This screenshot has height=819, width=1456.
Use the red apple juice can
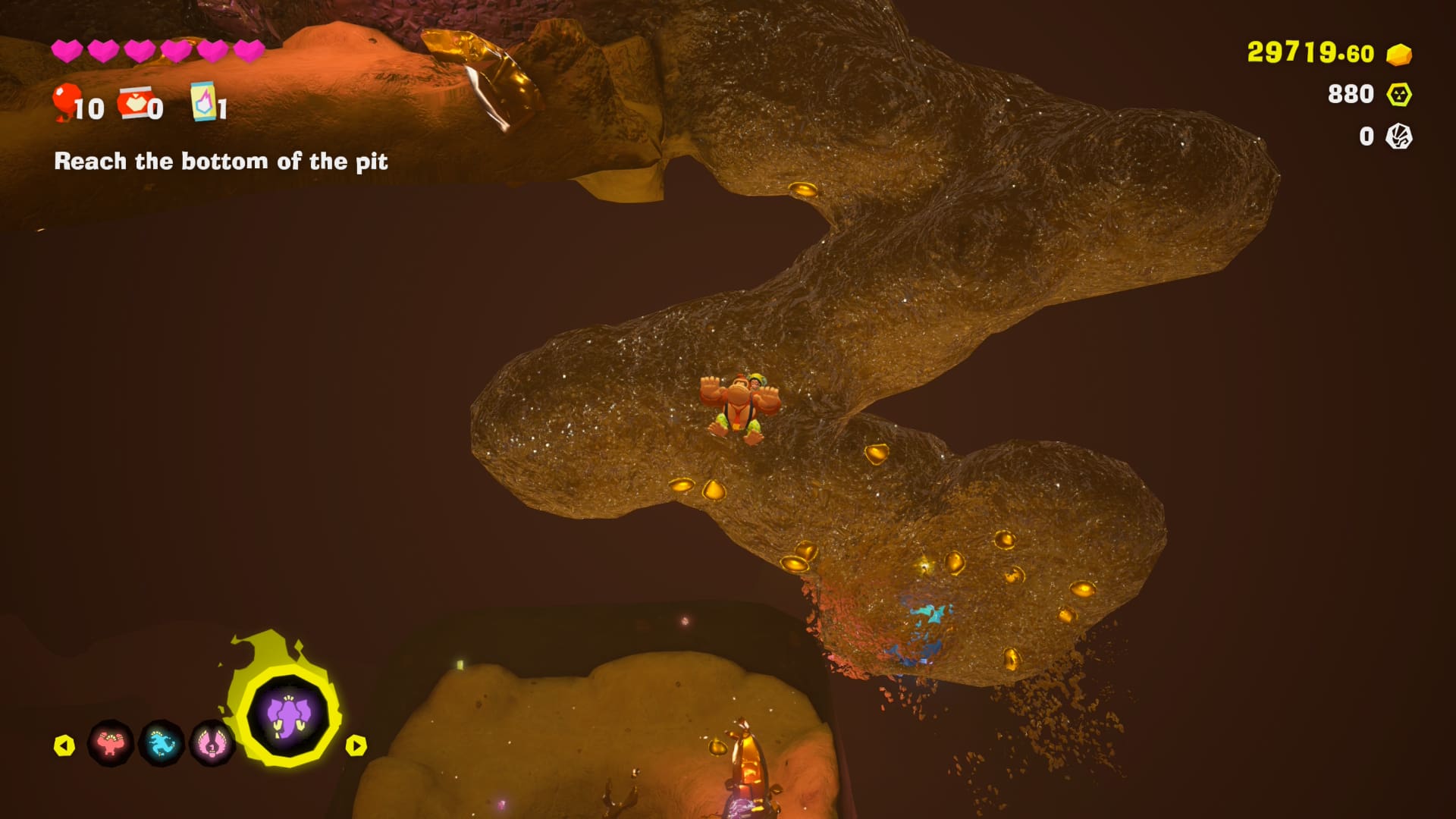click(x=136, y=104)
